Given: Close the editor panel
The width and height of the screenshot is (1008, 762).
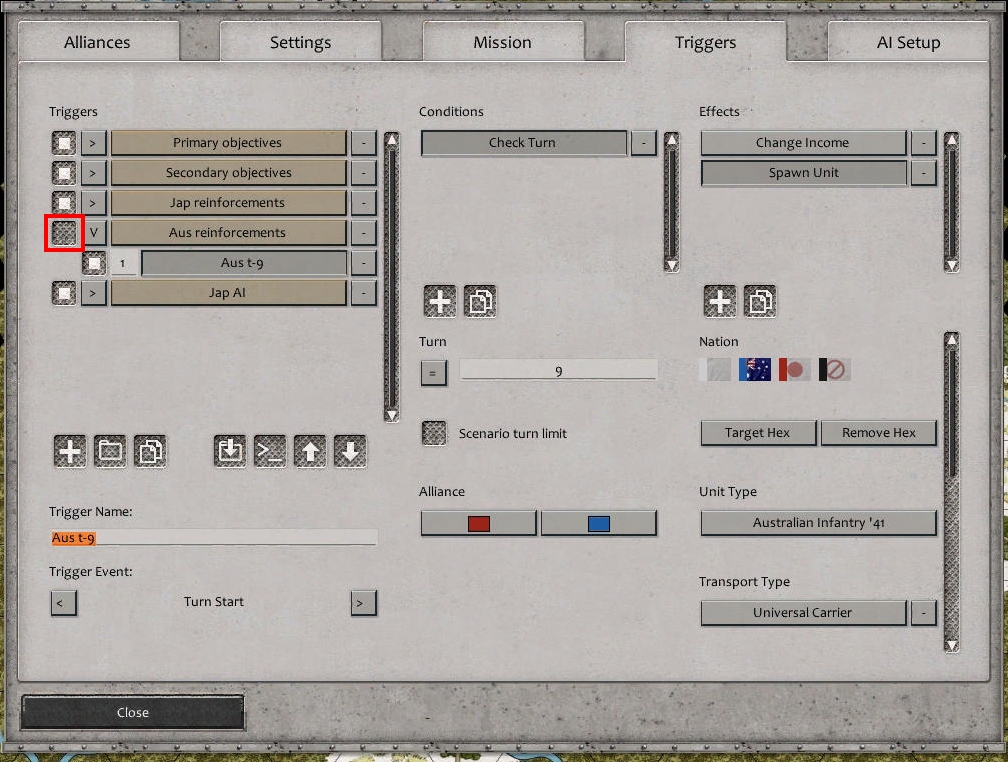Looking at the screenshot, I should 132,712.
